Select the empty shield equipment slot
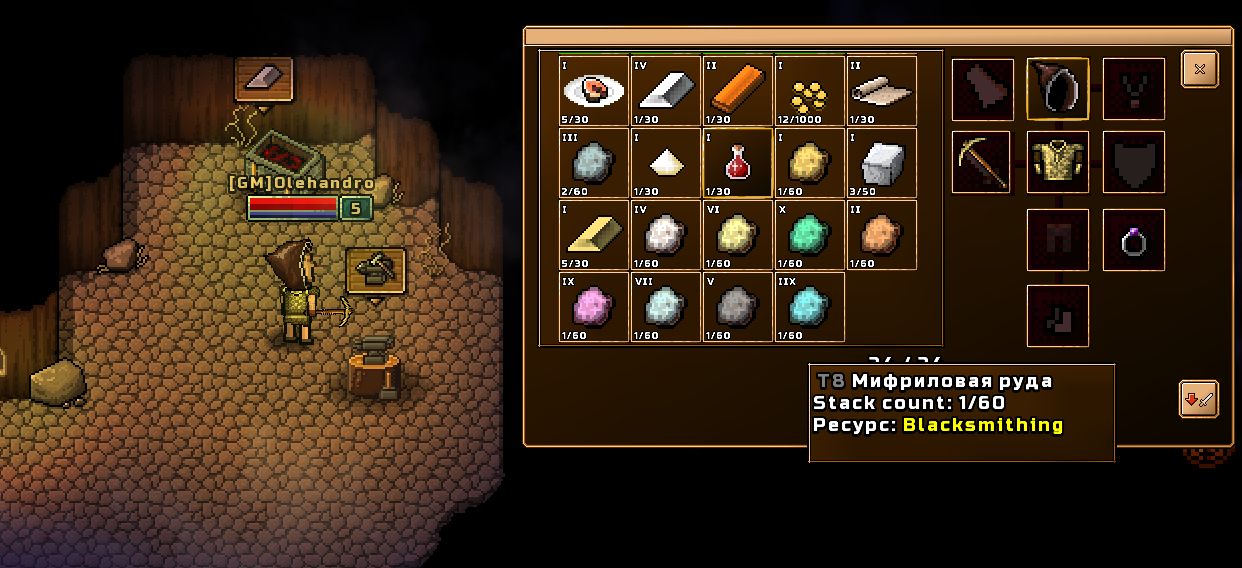 click(x=1134, y=162)
